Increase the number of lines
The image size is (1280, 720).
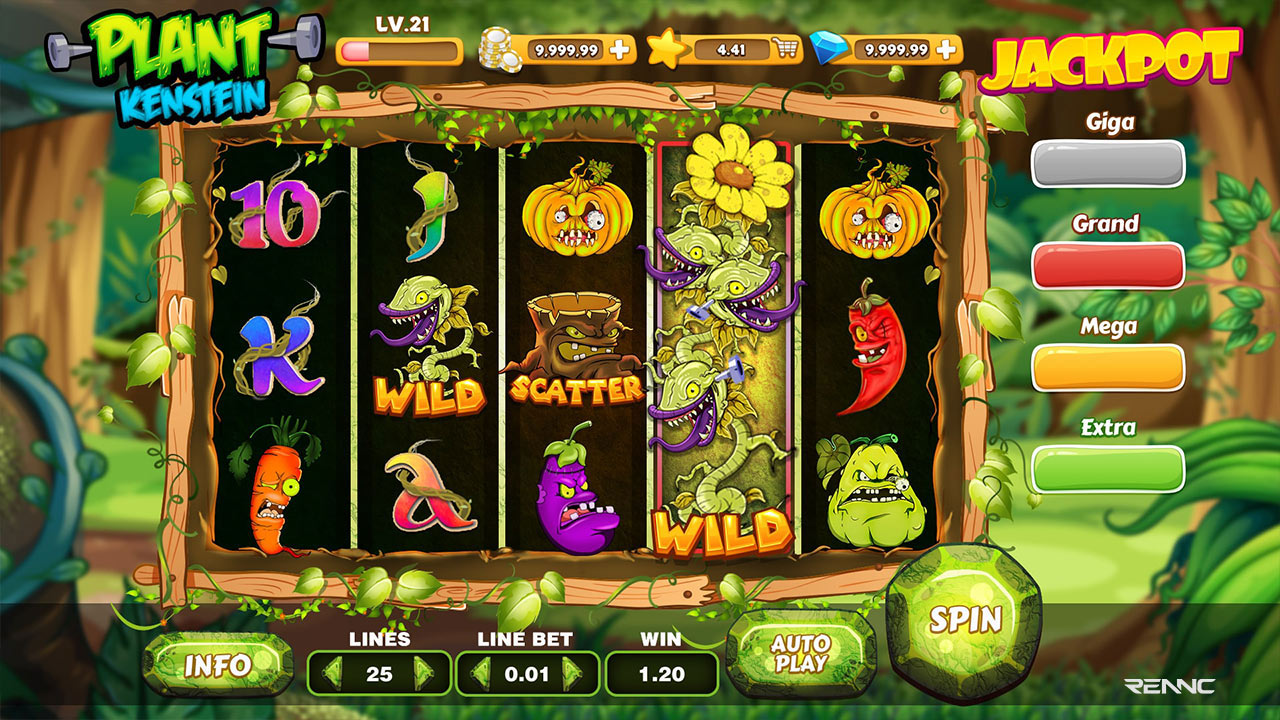click(x=424, y=673)
